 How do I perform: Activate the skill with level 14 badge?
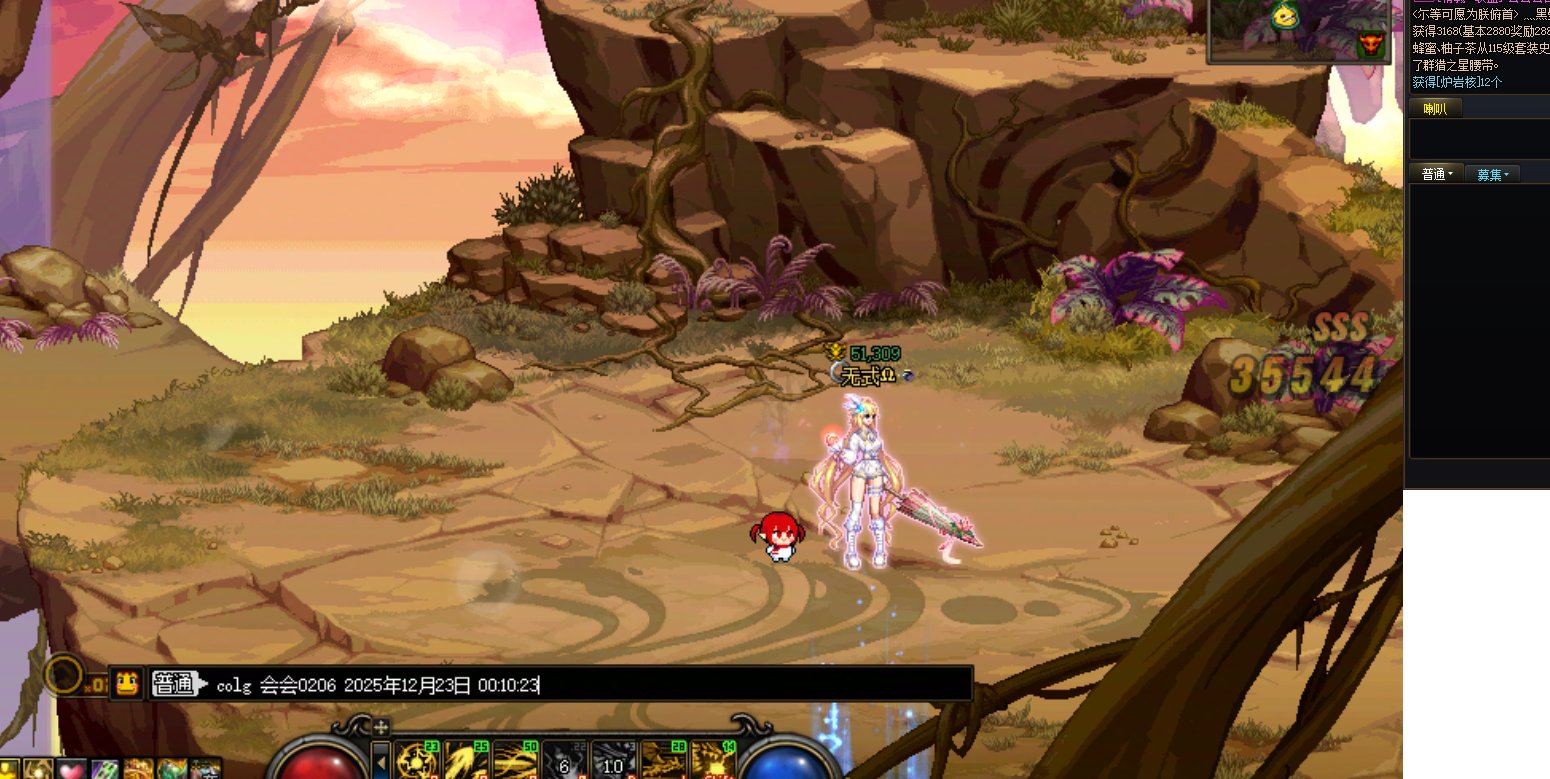click(x=712, y=762)
